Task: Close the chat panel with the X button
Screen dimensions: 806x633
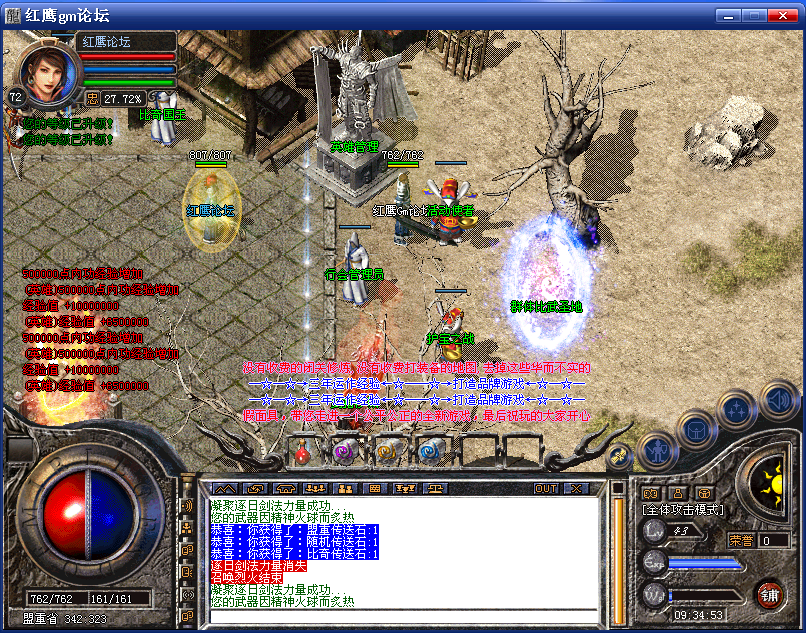Action: tap(576, 488)
